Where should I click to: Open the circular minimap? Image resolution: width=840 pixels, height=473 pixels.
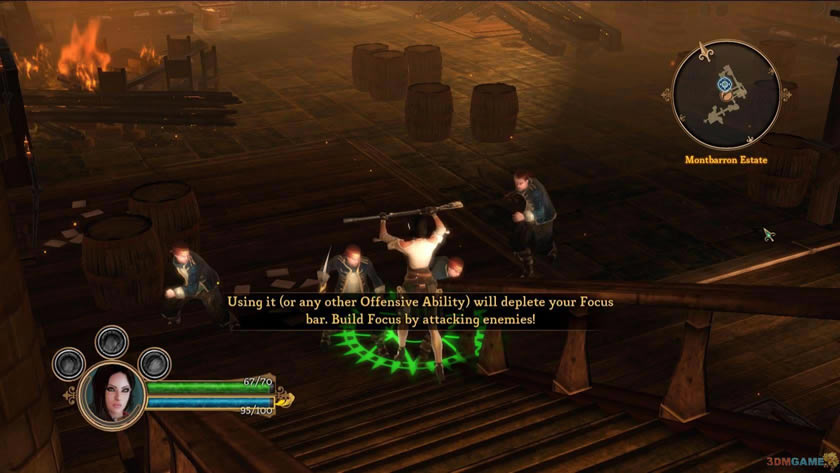pyautogui.click(x=726, y=95)
